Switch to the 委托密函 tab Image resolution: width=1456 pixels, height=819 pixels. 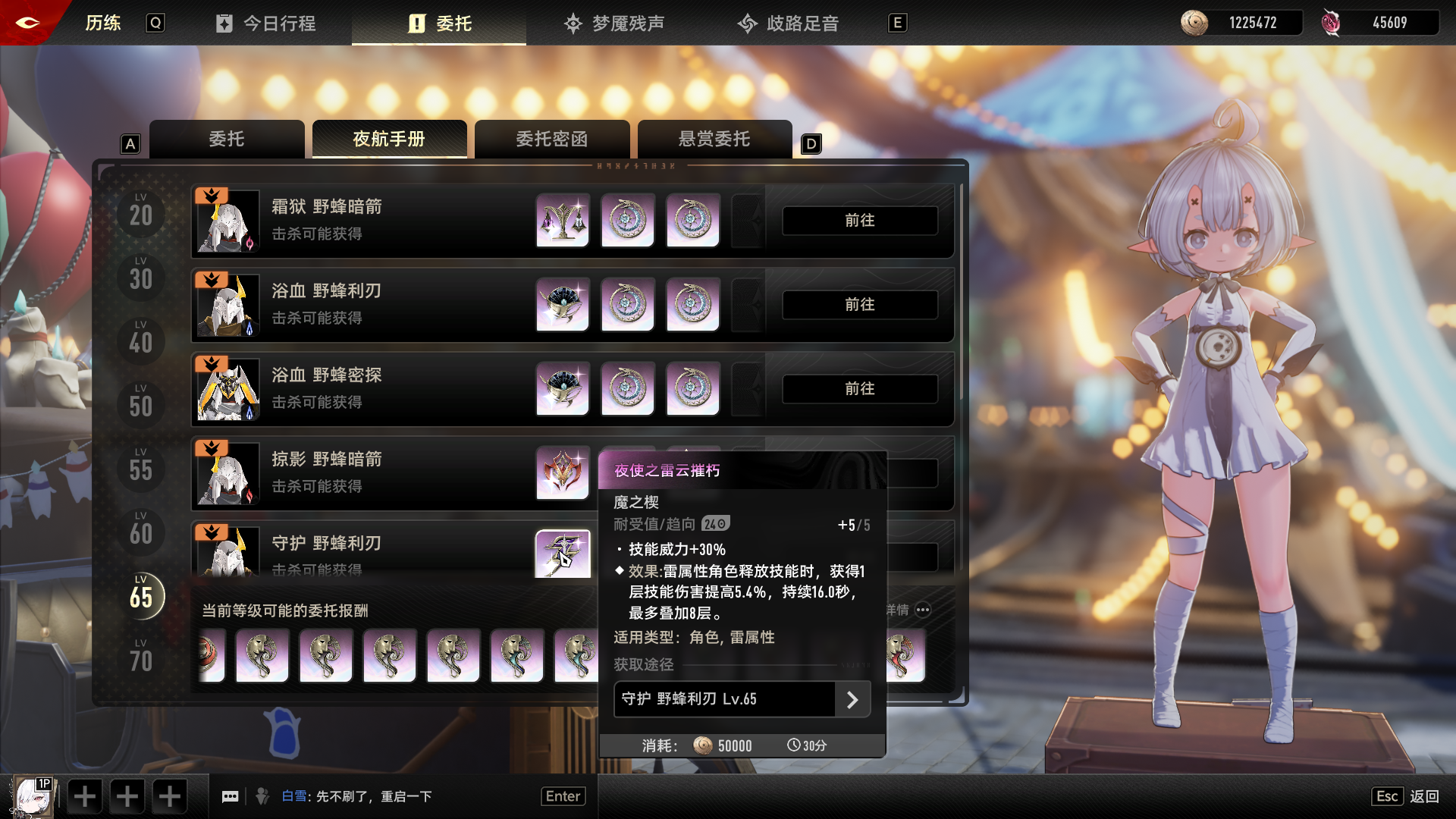pyautogui.click(x=552, y=139)
